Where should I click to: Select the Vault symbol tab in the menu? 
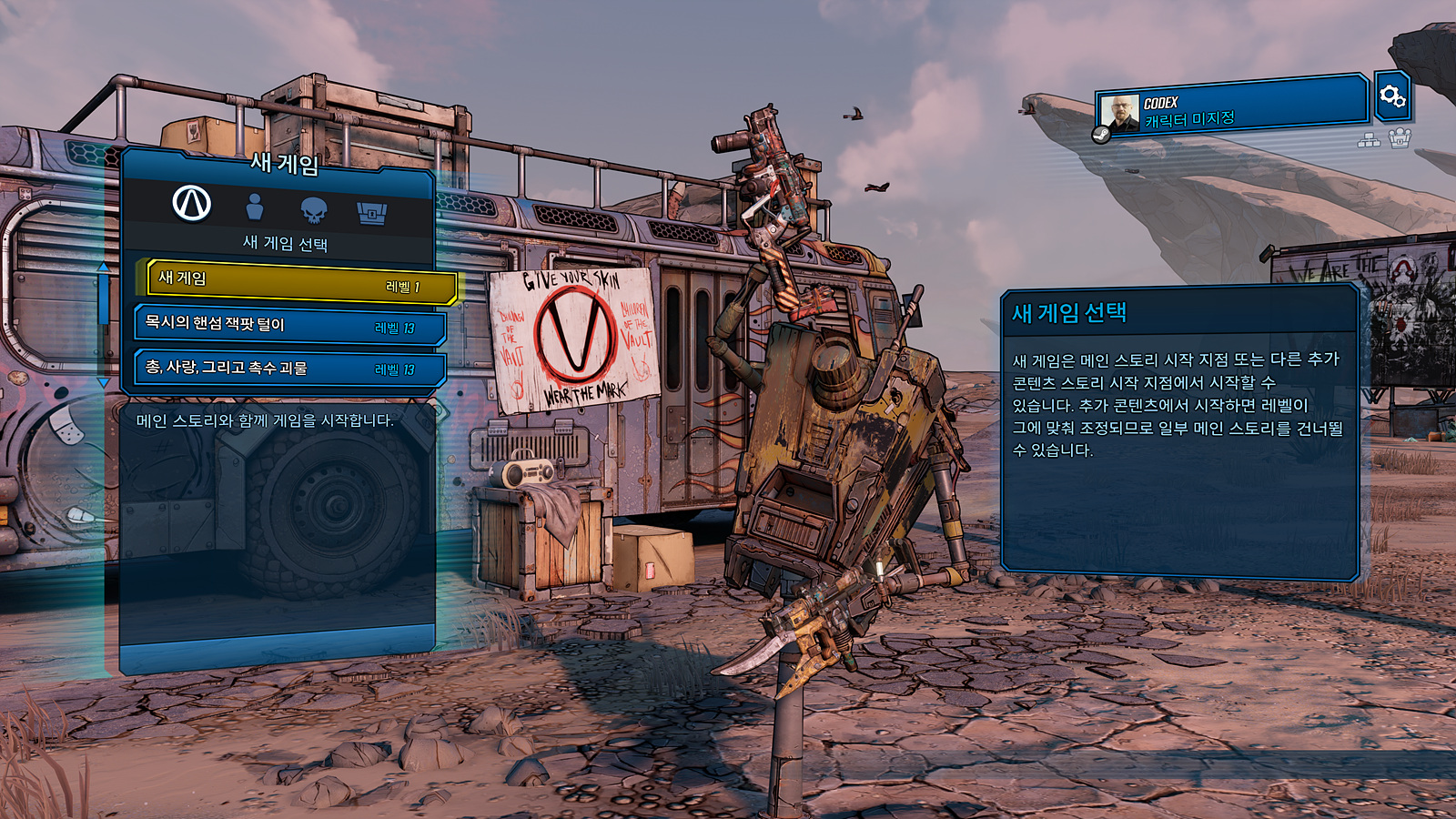click(191, 206)
